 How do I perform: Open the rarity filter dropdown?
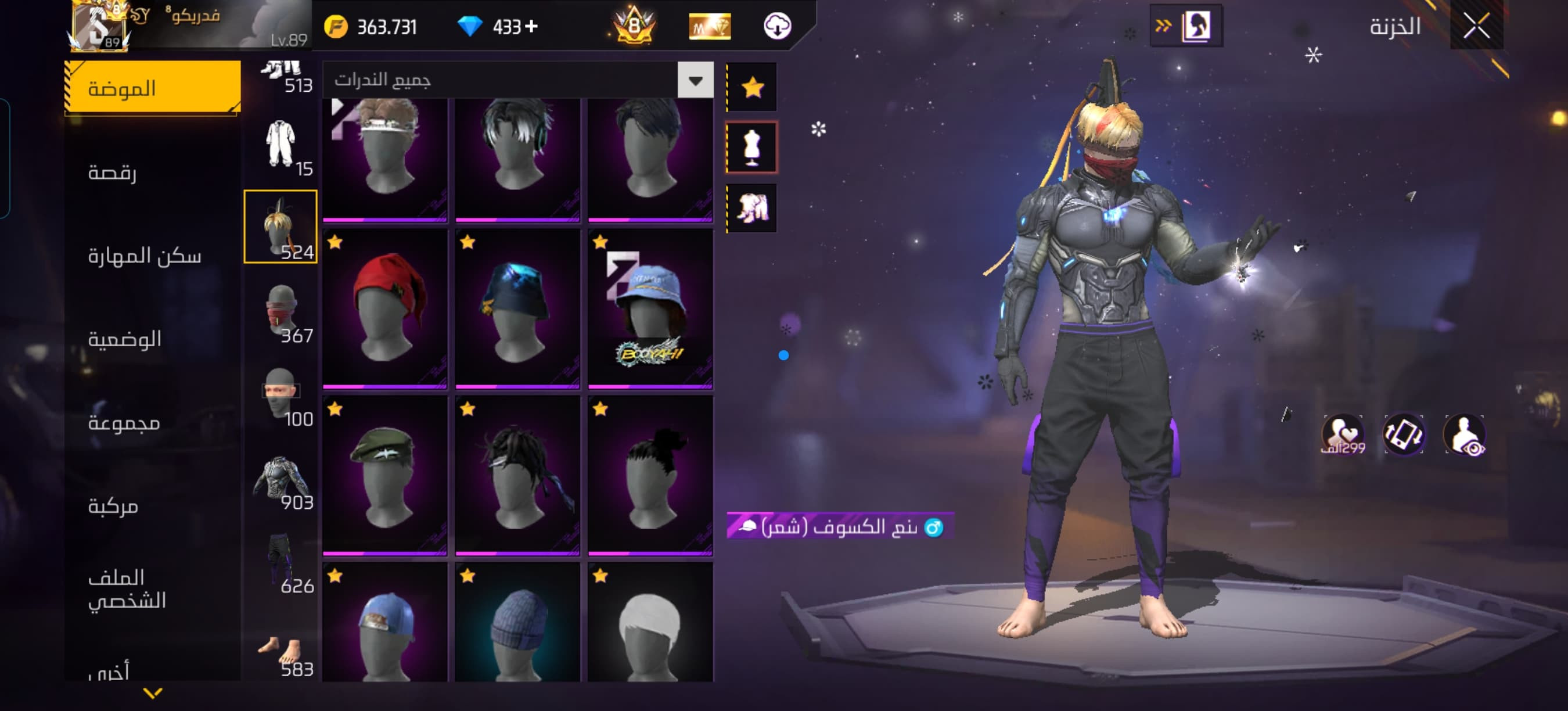click(695, 80)
